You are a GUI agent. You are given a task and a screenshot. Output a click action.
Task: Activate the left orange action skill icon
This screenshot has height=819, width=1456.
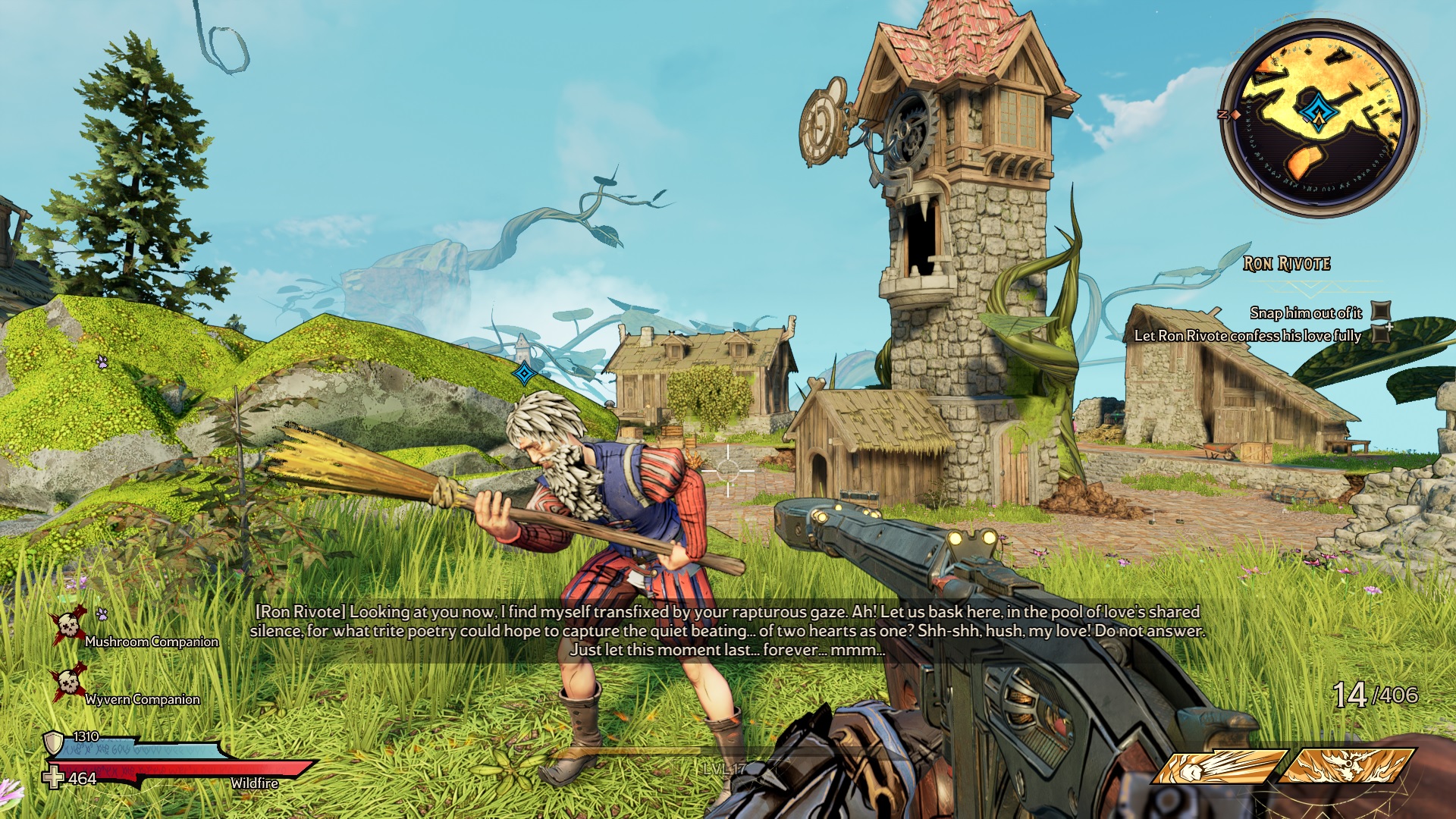tap(1219, 766)
